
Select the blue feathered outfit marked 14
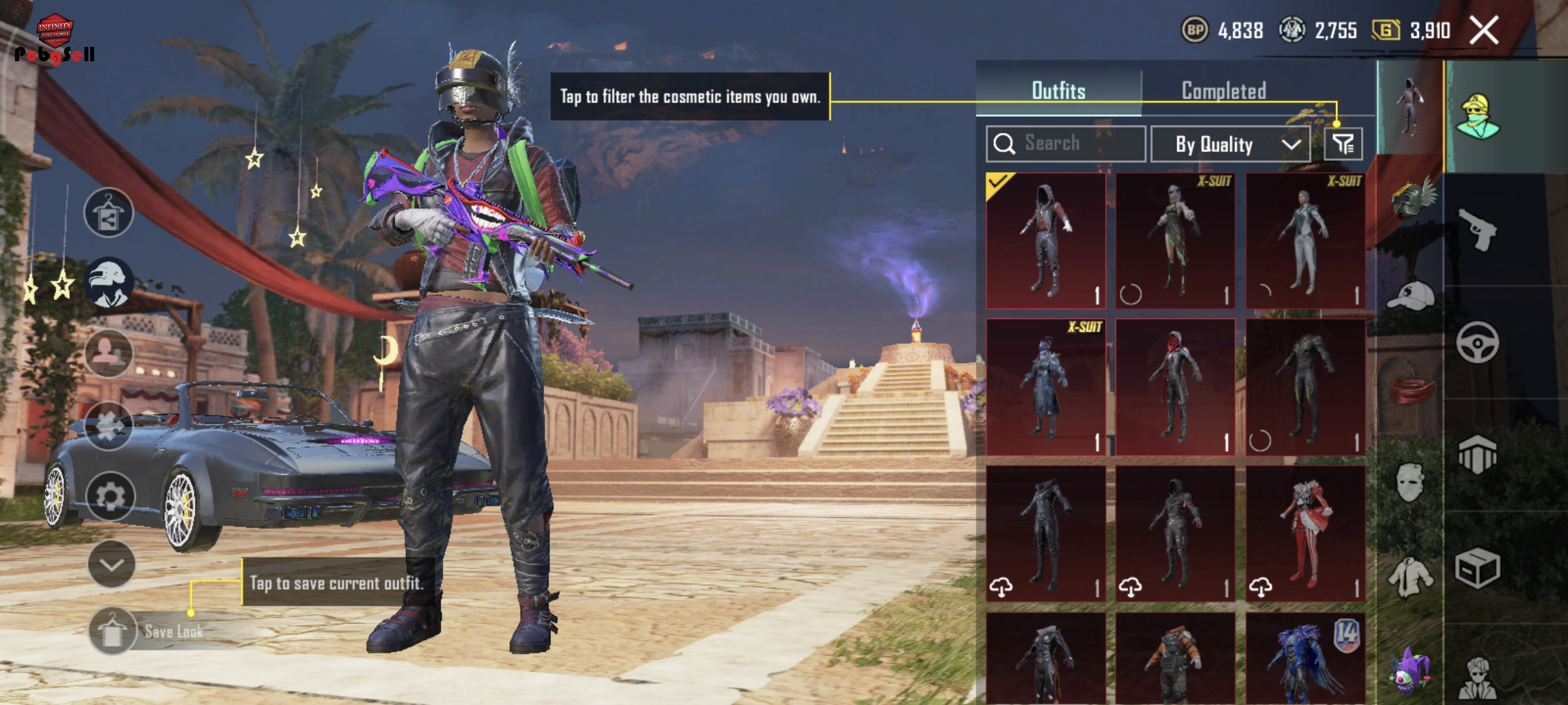coord(1305,660)
